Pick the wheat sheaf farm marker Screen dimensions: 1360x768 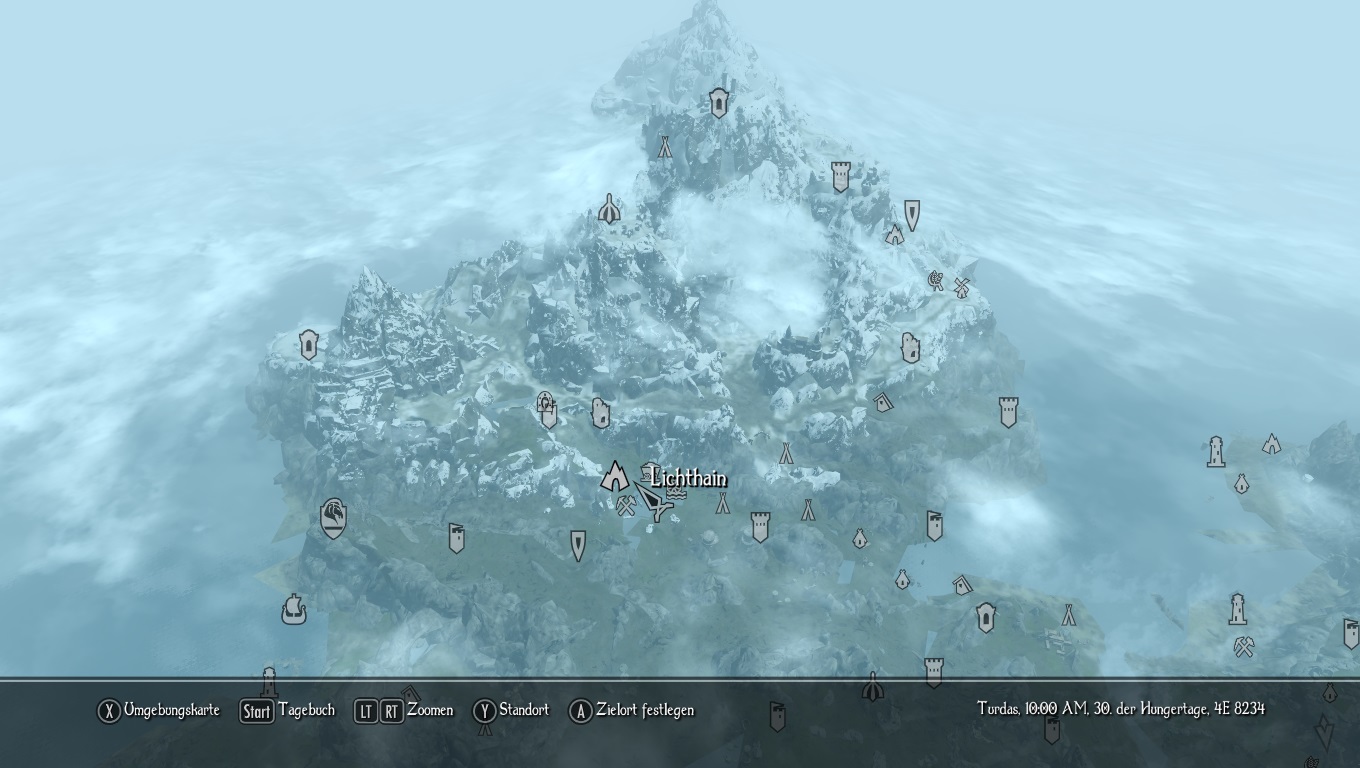click(x=936, y=281)
